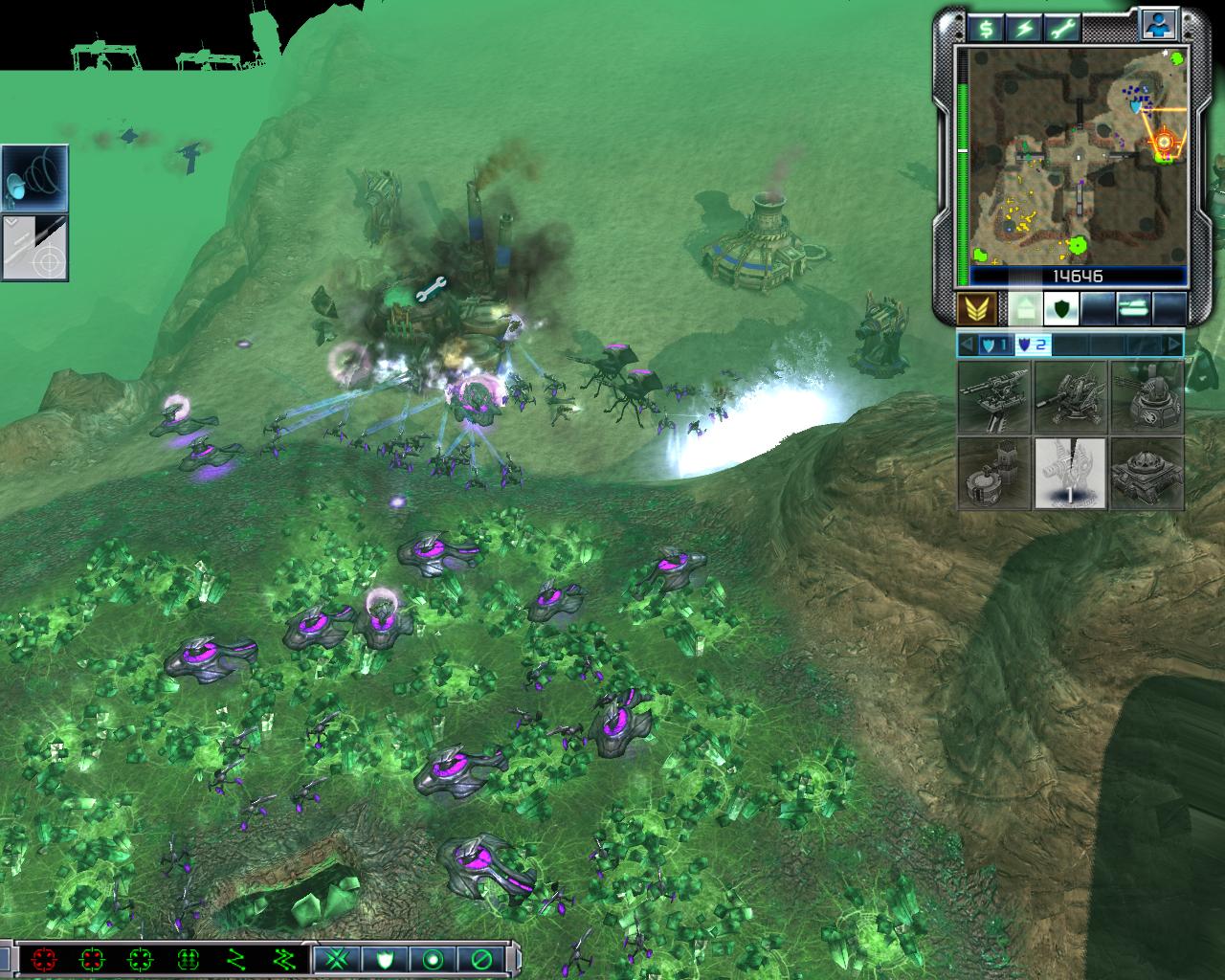
Task: Select the gold chevron rank button
Action: pyautogui.click(x=977, y=308)
